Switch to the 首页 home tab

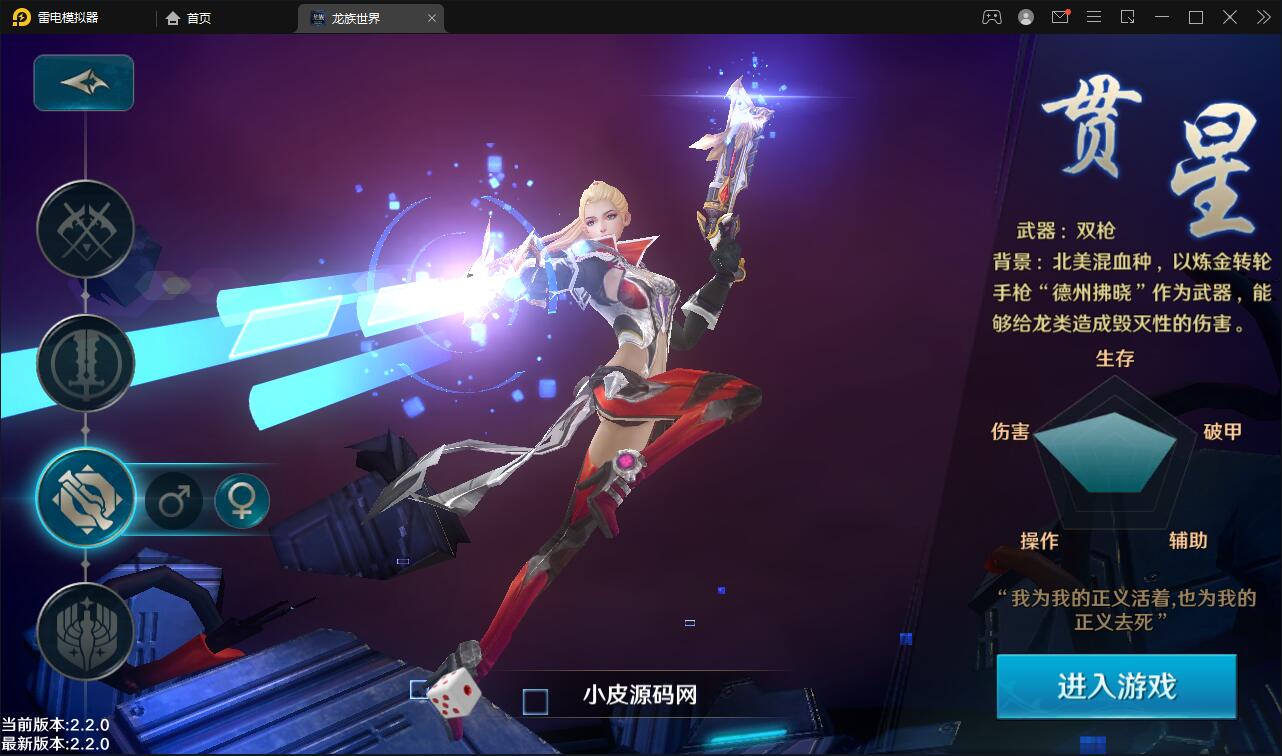(189, 18)
